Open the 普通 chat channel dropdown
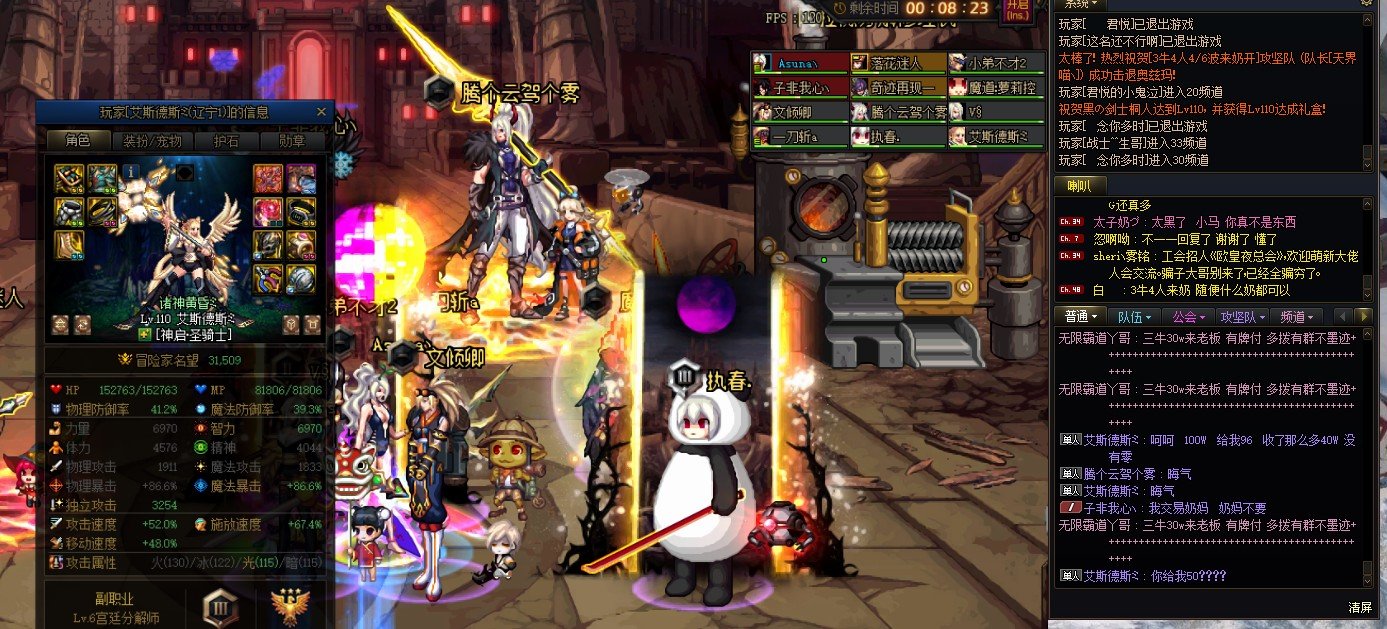The height and width of the screenshot is (629, 1387). click(x=1081, y=317)
